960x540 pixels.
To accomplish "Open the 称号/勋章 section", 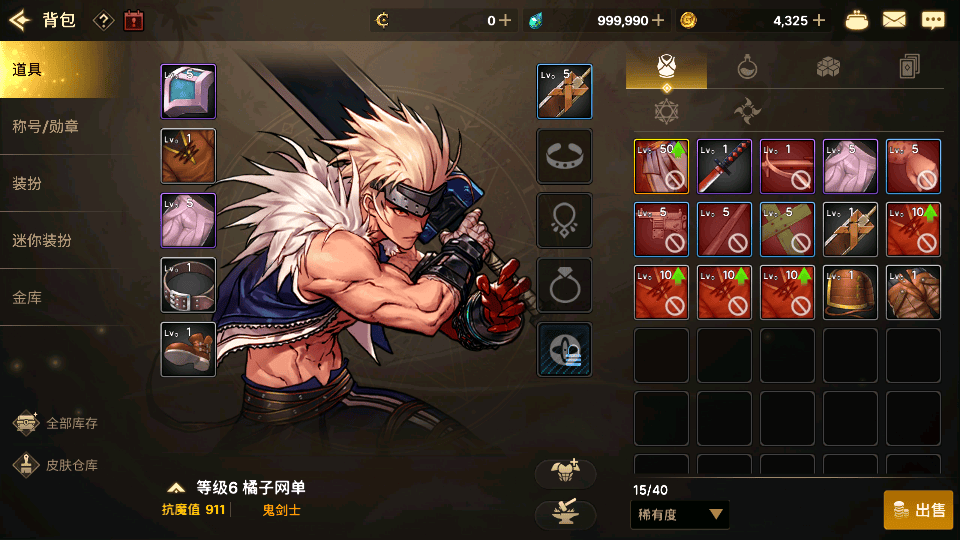I will [x=56, y=127].
